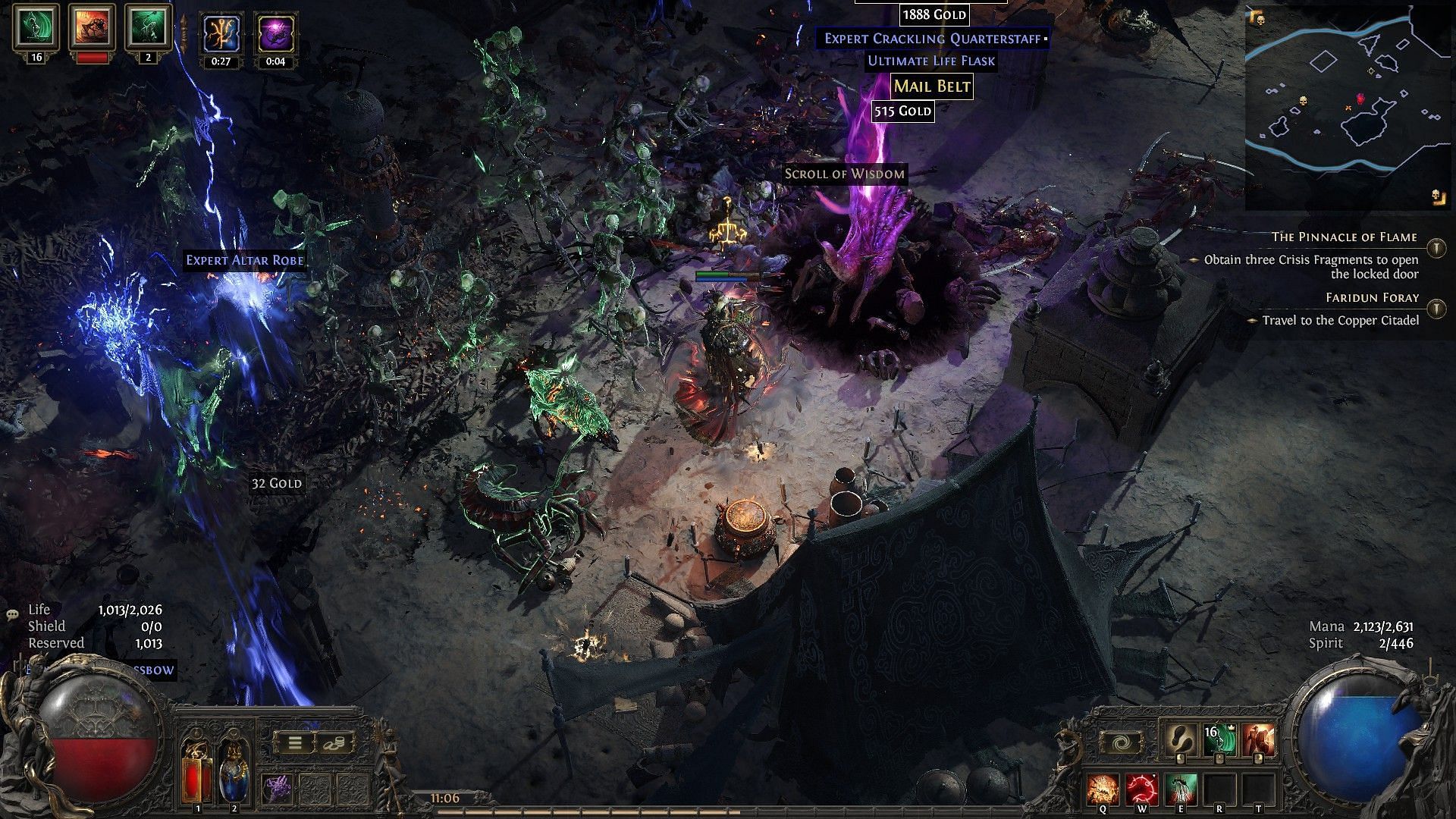Screen dimensions: 1456x819
Task: Activate the green bone hand skill on E
Action: pyautogui.click(x=1181, y=789)
